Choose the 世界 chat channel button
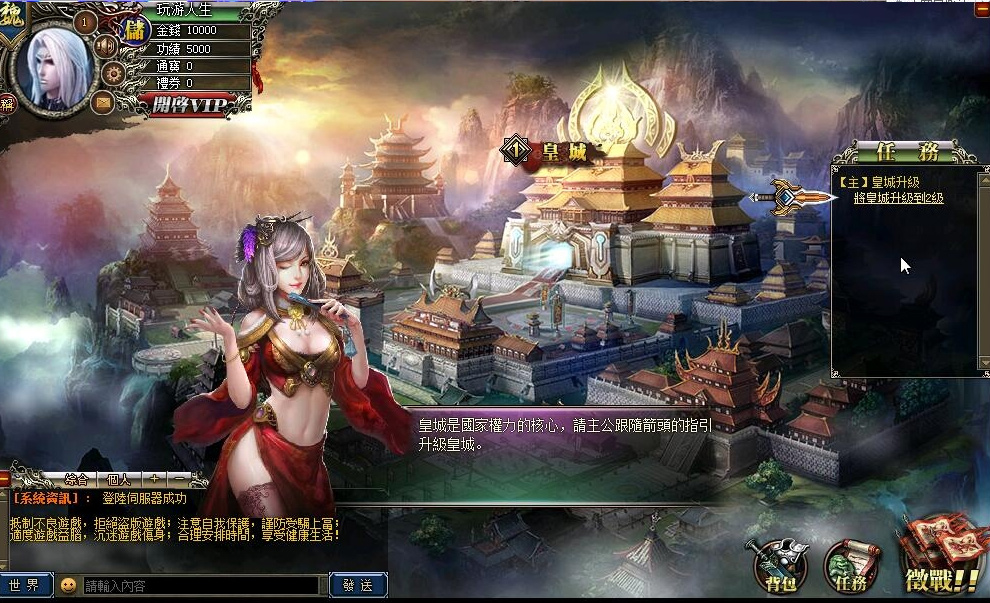Image resolution: width=990 pixels, height=603 pixels. (x=25, y=586)
